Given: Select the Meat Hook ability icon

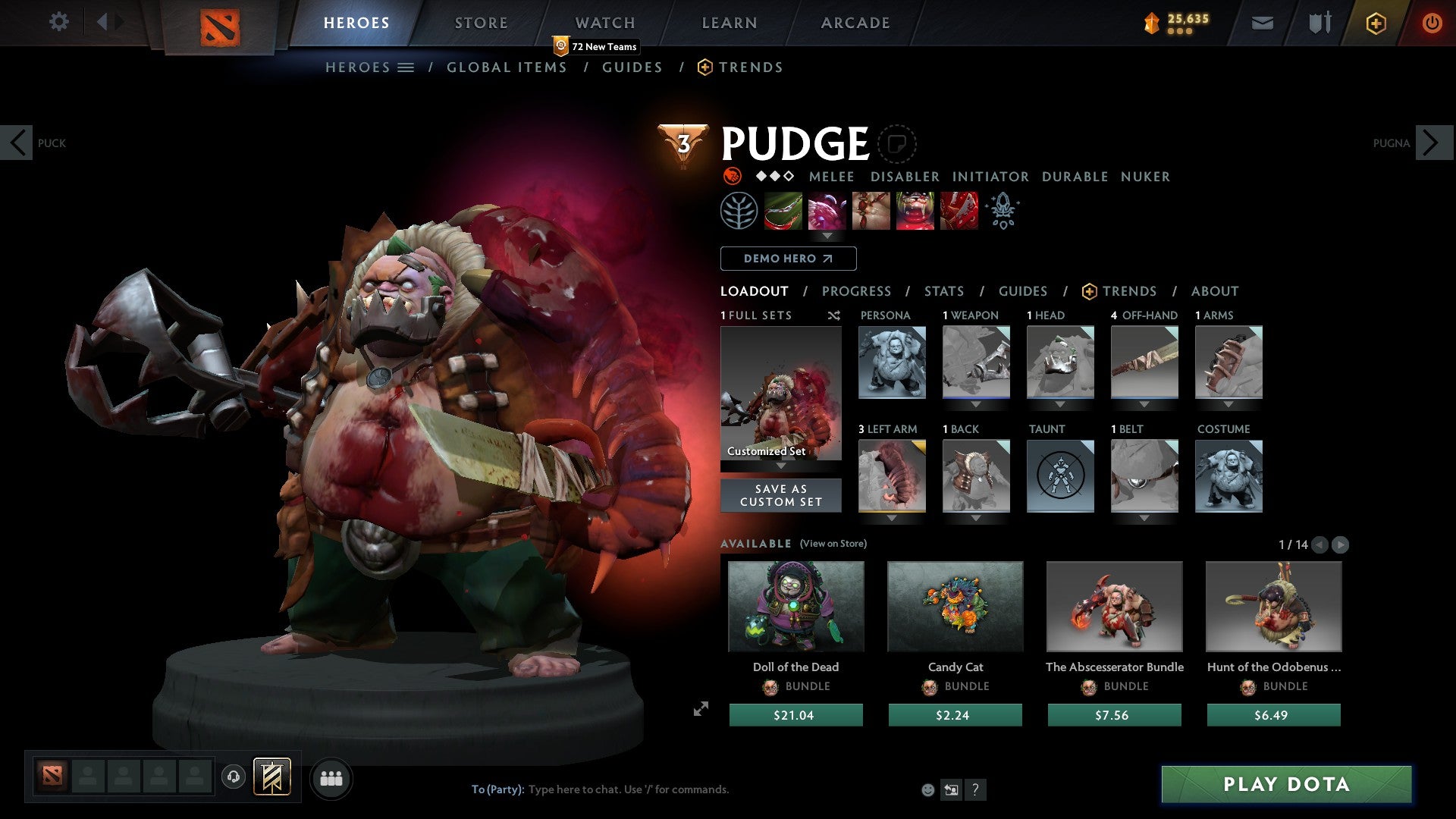Looking at the screenshot, I should (x=784, y=210).
